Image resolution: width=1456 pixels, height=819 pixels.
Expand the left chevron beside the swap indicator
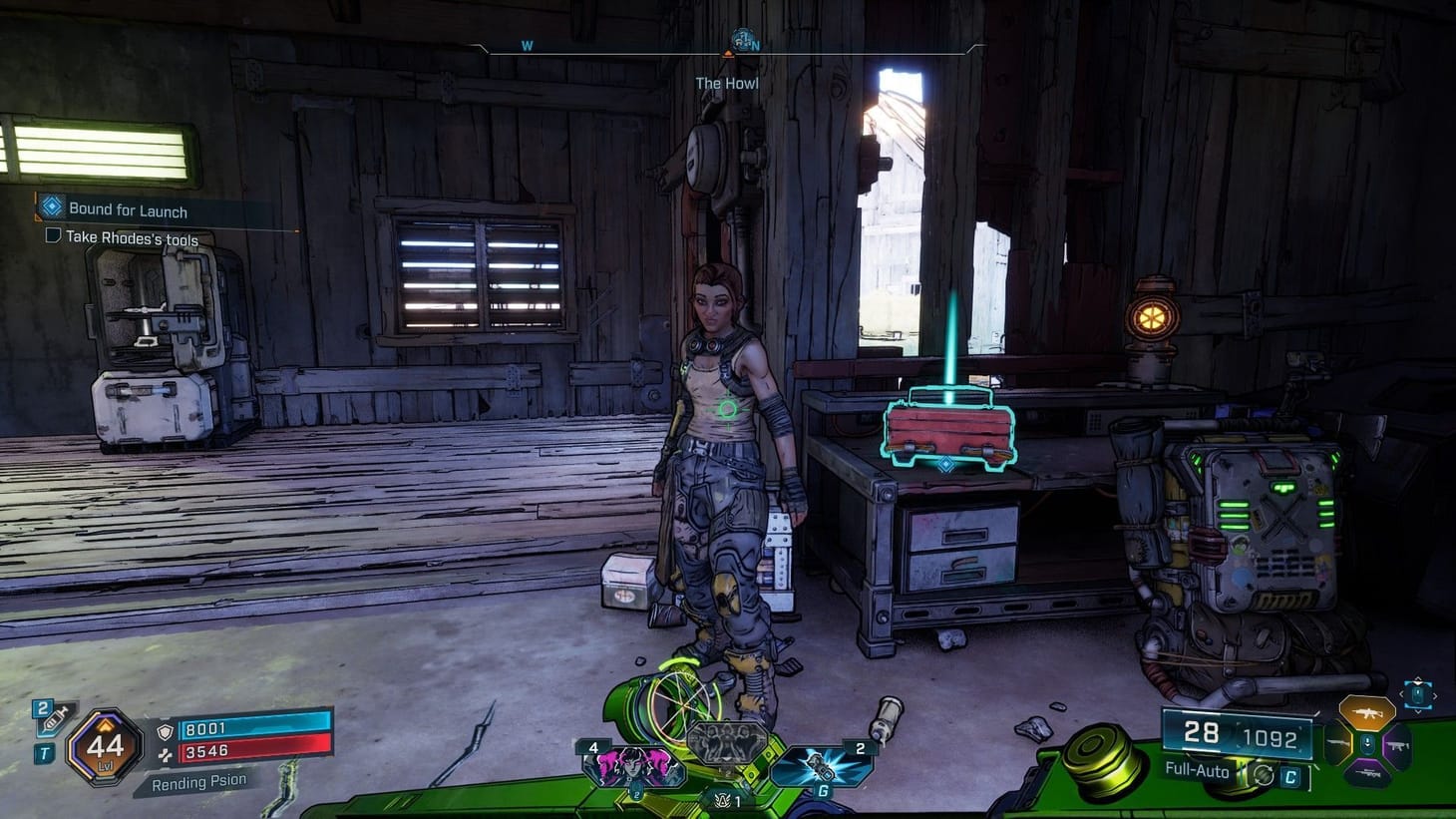point(1402,695)
